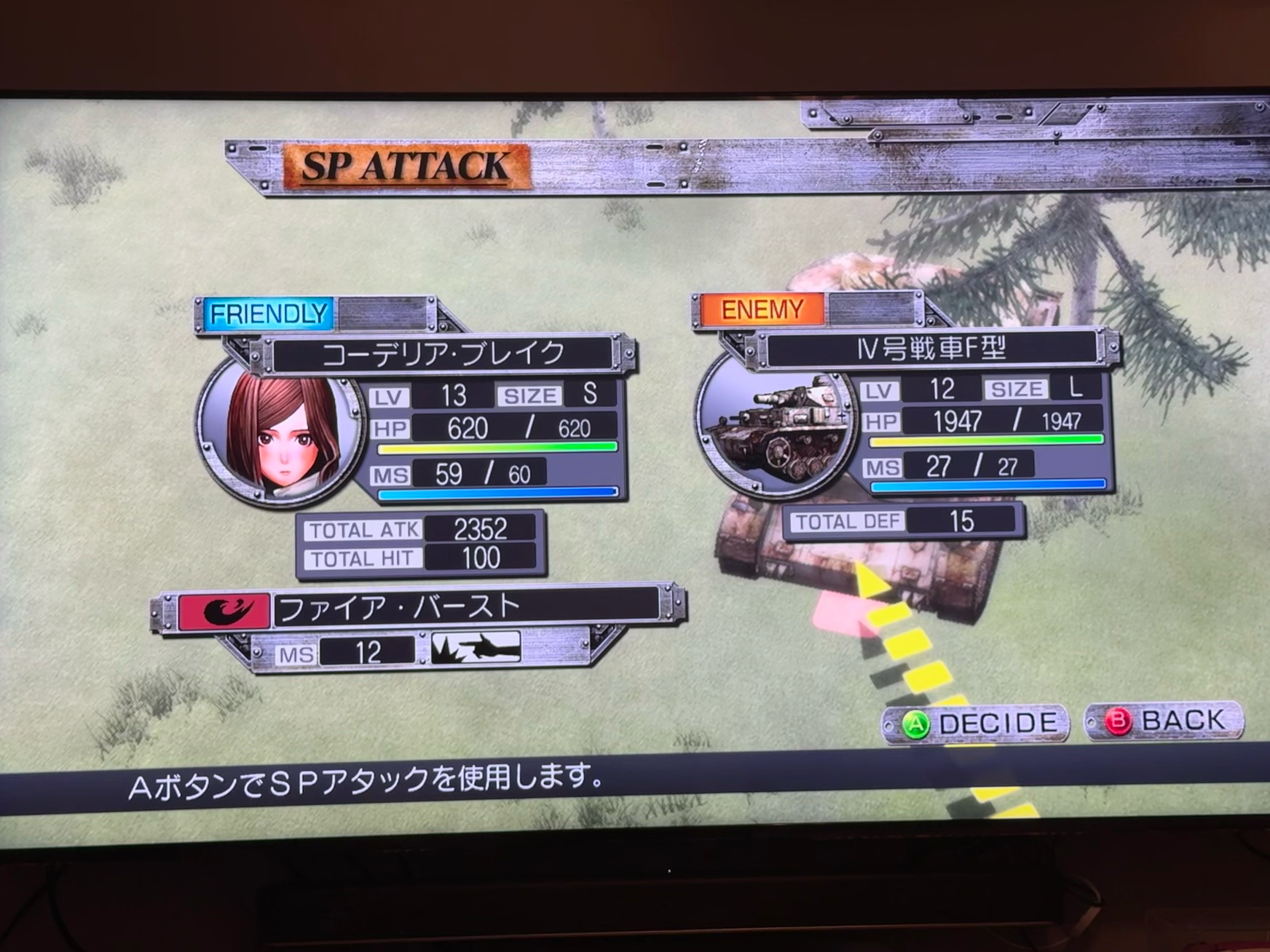This screenshot has height=952, width=1270.
Task: Confirm the attack with the DECIDE button
Action: point(976,723)
